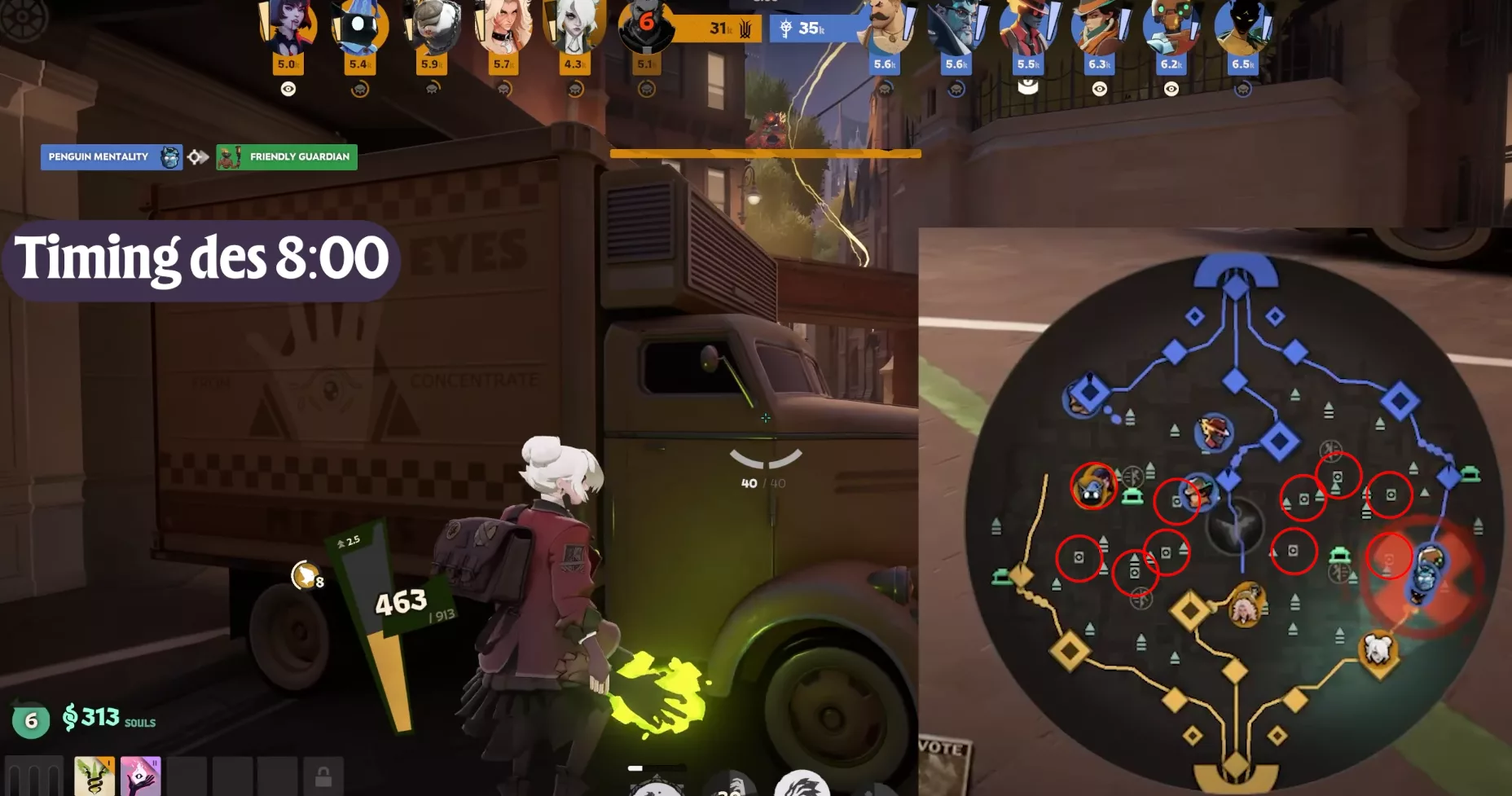Click the blue base icon atop the minimap

coord(1236,272)
